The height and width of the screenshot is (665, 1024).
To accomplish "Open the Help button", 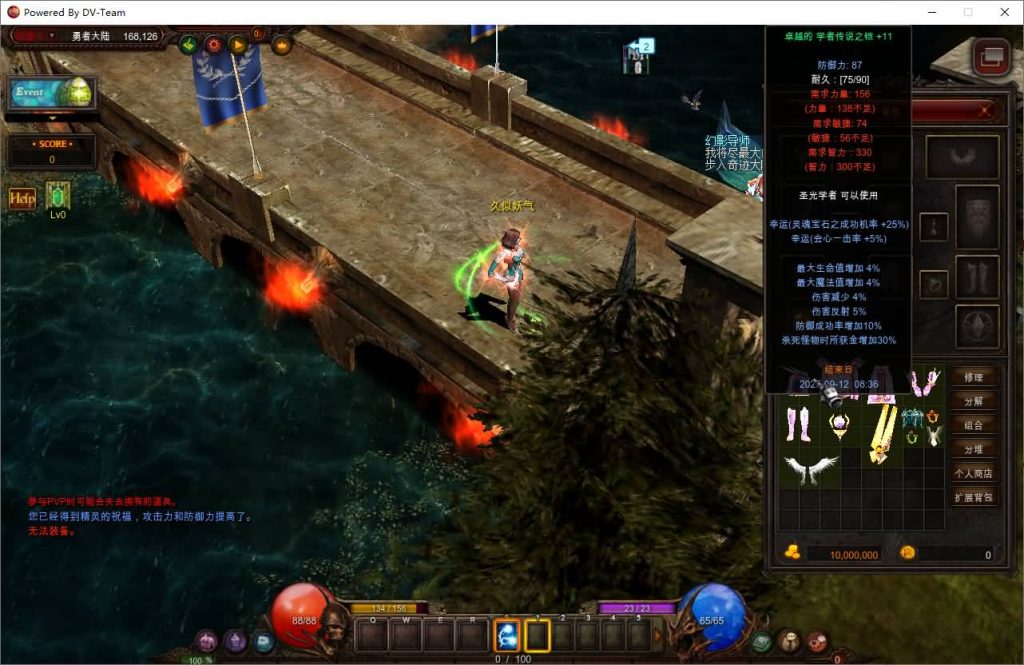I will point(22,198).
